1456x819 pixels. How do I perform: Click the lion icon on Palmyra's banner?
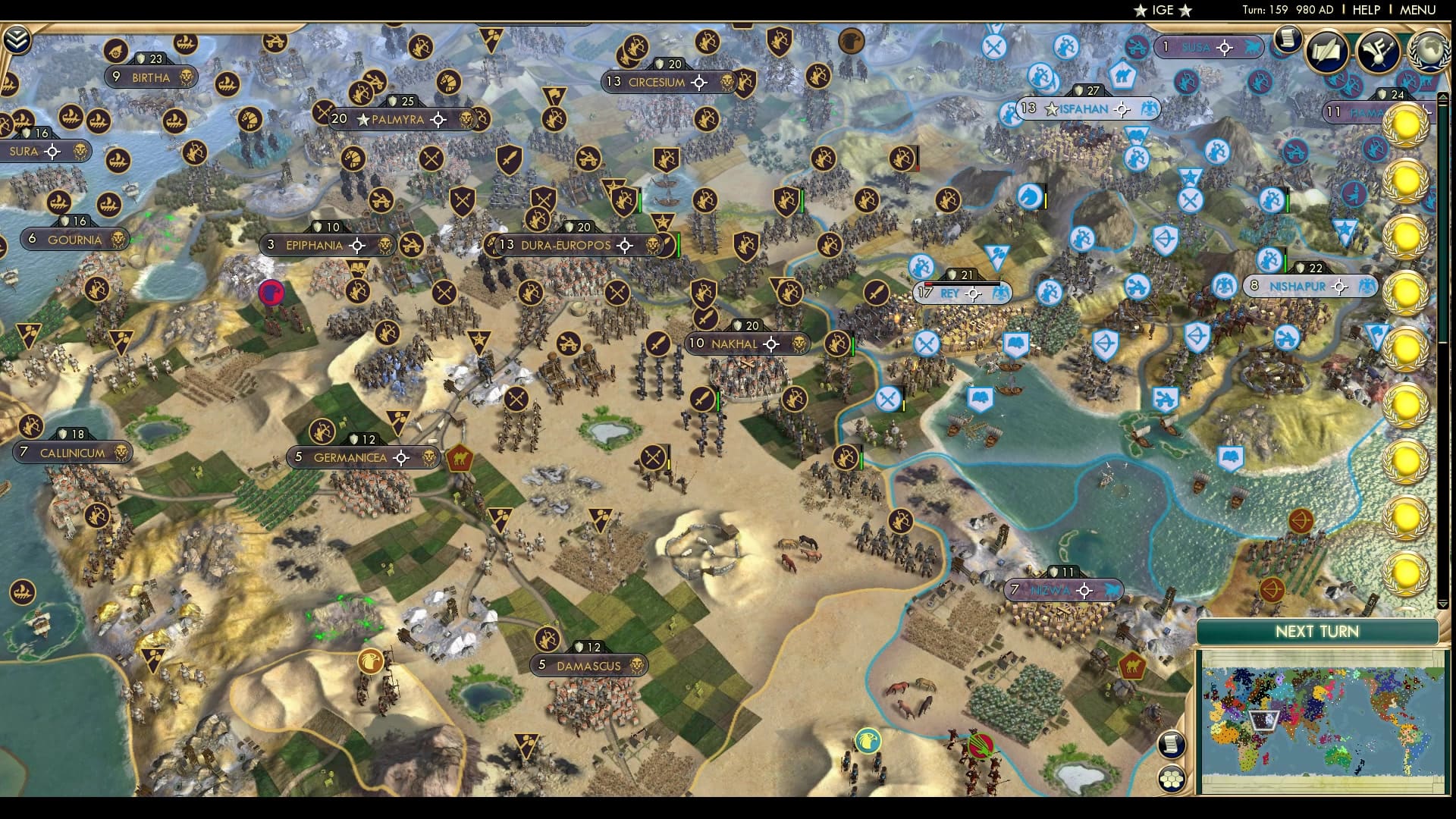coord(465,120)
